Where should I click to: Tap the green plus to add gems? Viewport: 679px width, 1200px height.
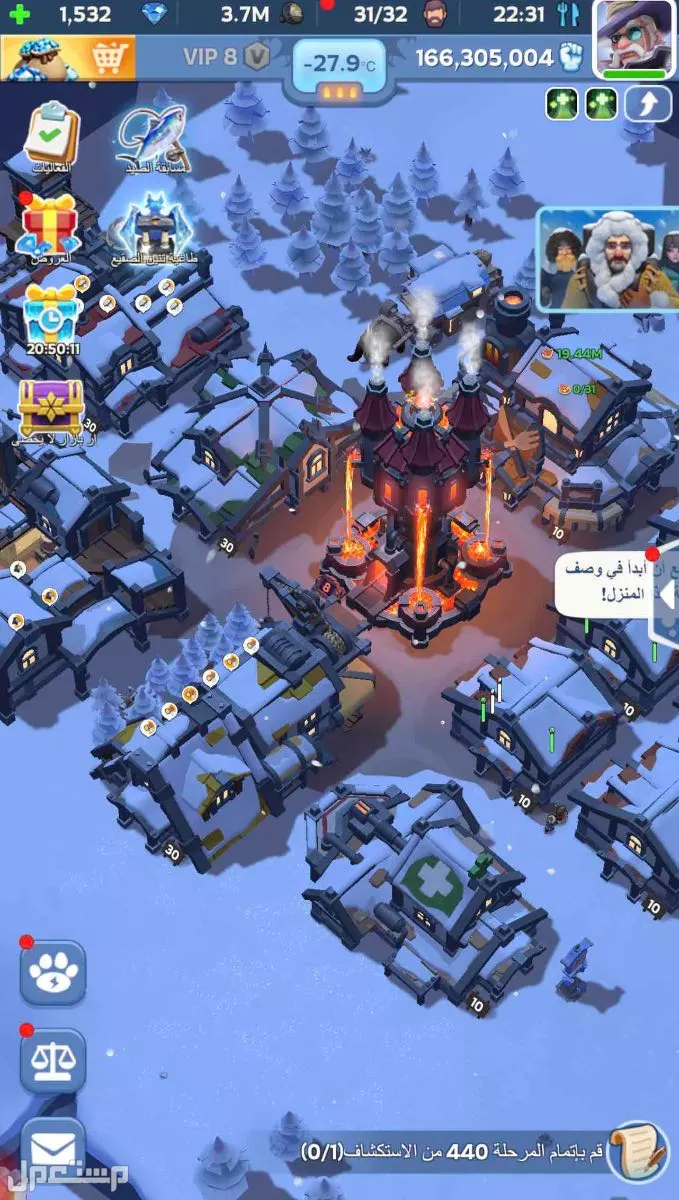pyautogui.click(x=18, y=14)
